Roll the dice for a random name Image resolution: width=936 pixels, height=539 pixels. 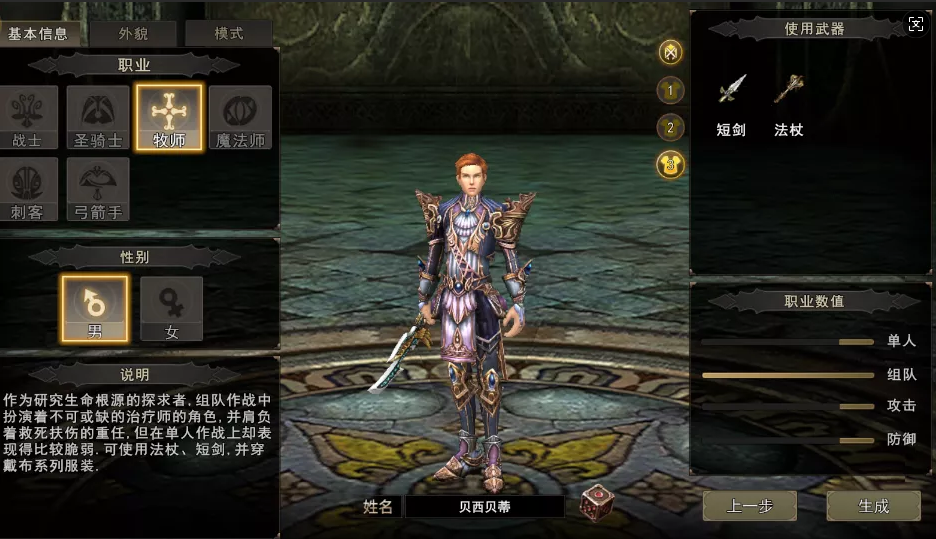click(x=597, y=502)
